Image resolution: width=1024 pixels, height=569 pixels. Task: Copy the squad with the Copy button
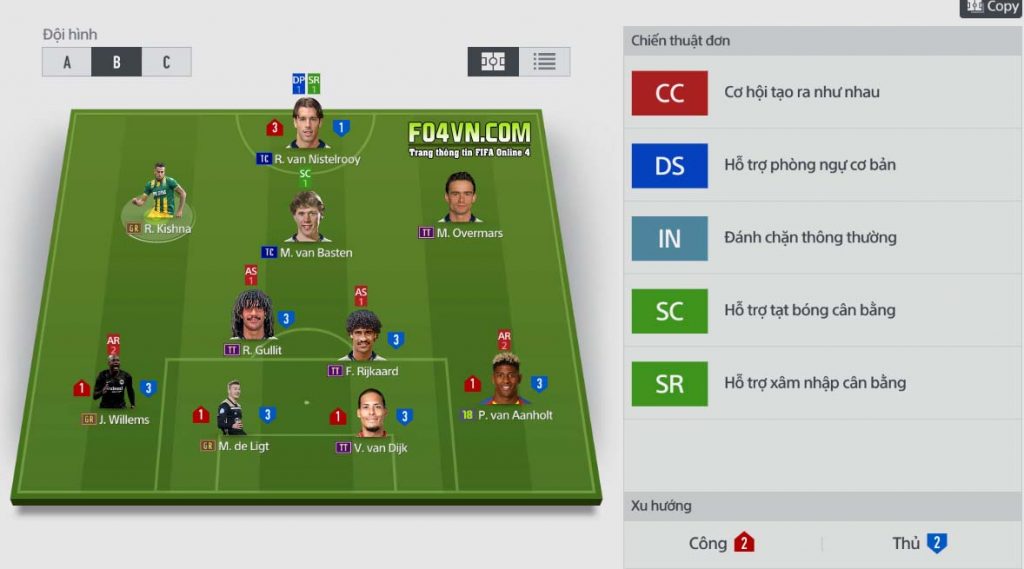(x=991, y=7)
